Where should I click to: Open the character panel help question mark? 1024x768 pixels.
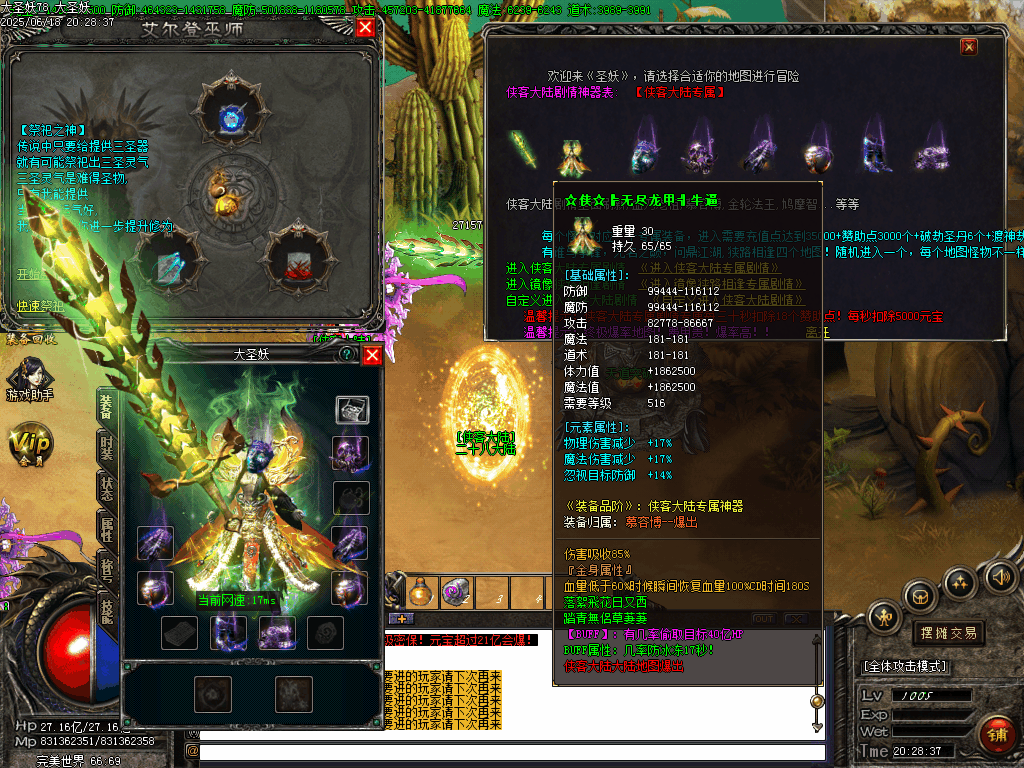click(346, 354)
